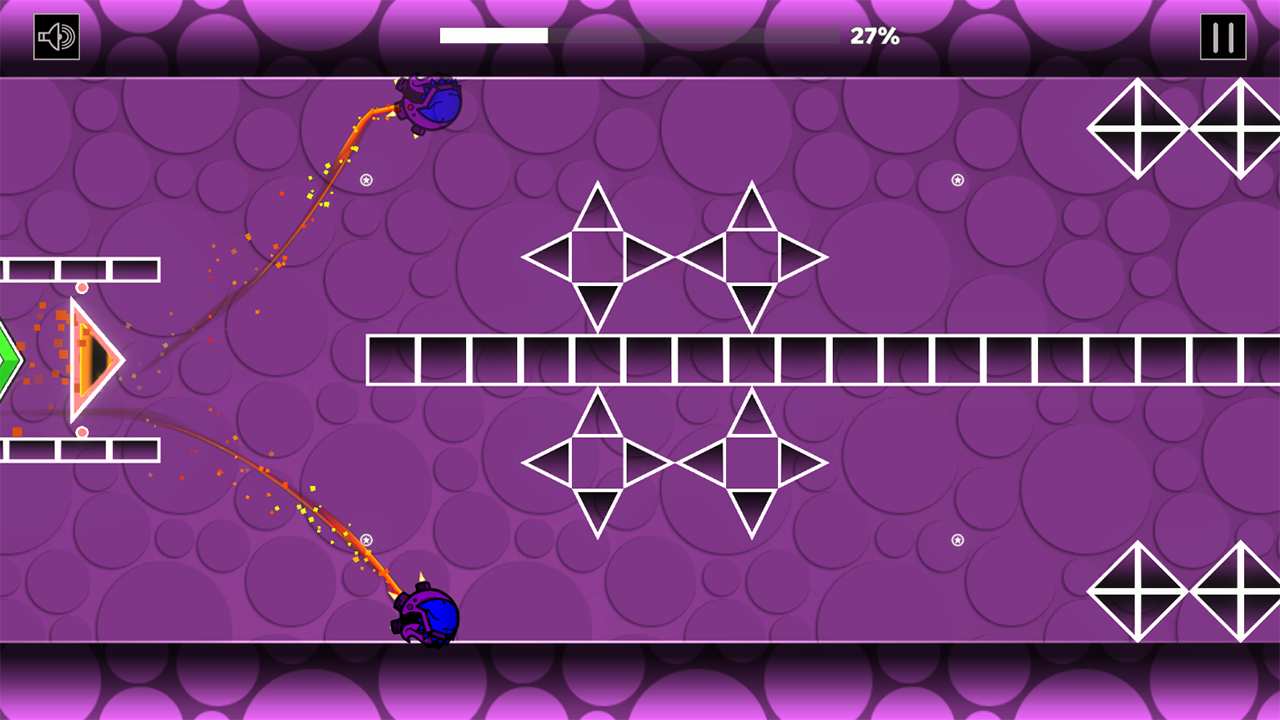
Task: Click the block strip above the green pad
Action: pyautogui.click(x=80, y=268)
